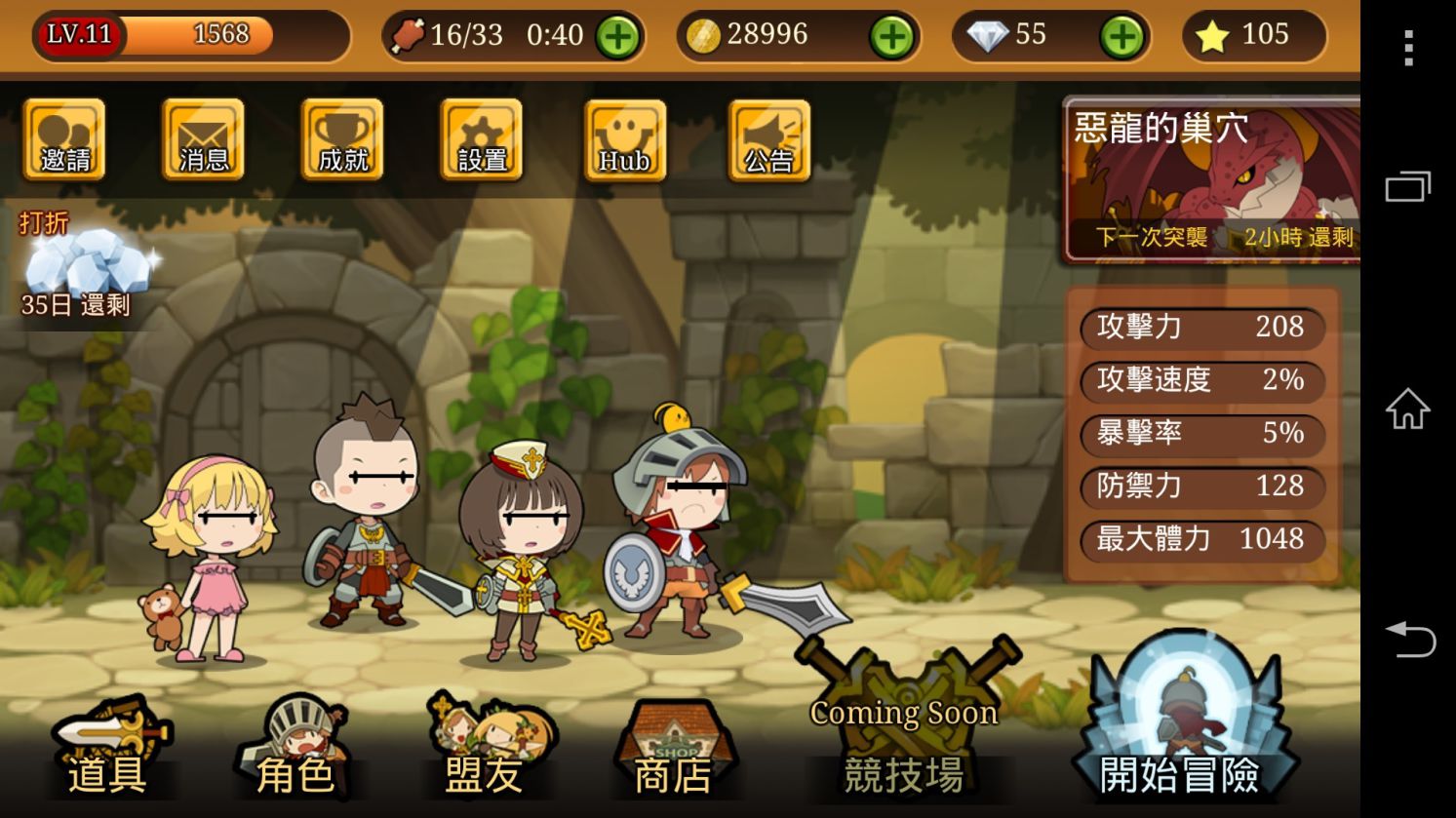The image size is (1456, 818).
Task: Enter the 惡龍的巢穴 dragon lair banner
Action: [1211, 180]
